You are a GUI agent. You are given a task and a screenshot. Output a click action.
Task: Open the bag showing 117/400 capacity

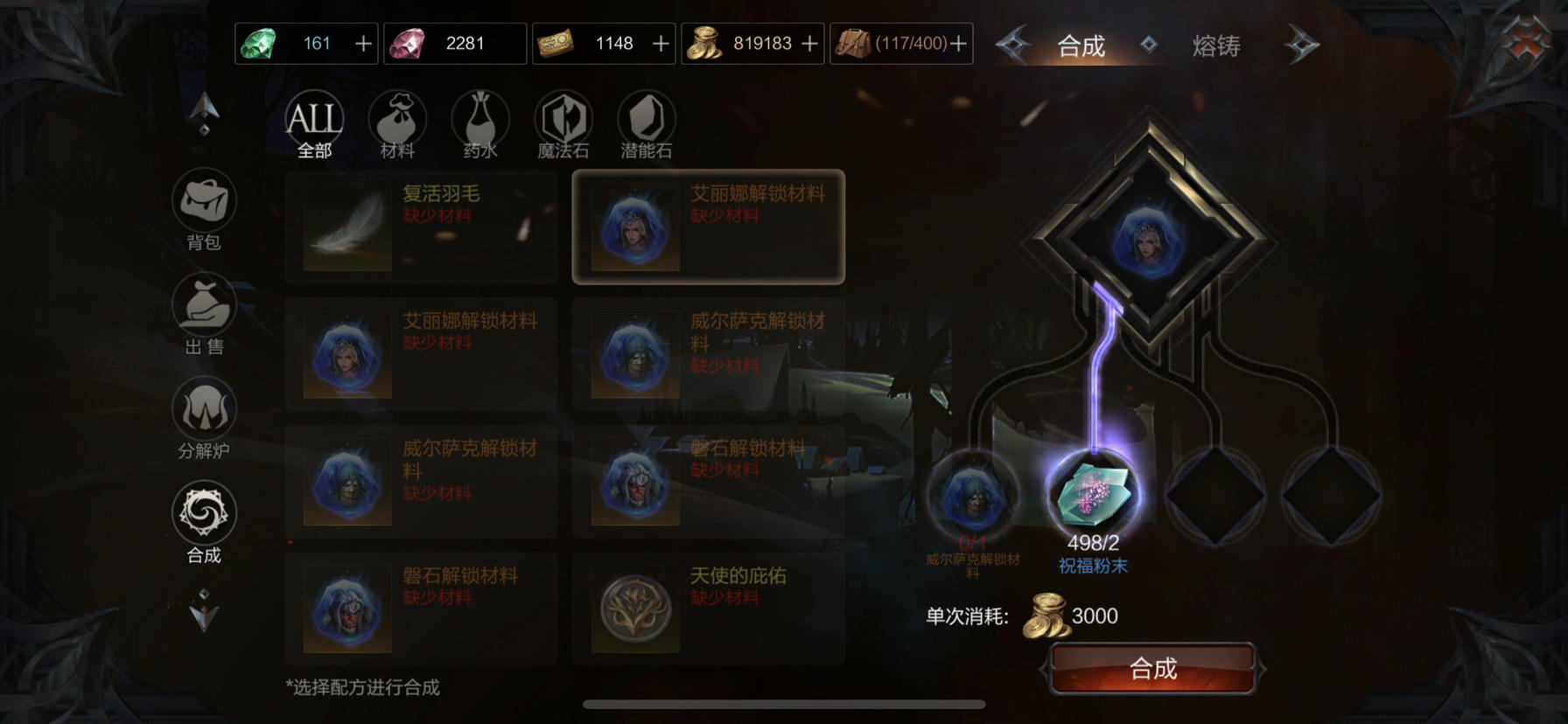(x=901, y=42)
